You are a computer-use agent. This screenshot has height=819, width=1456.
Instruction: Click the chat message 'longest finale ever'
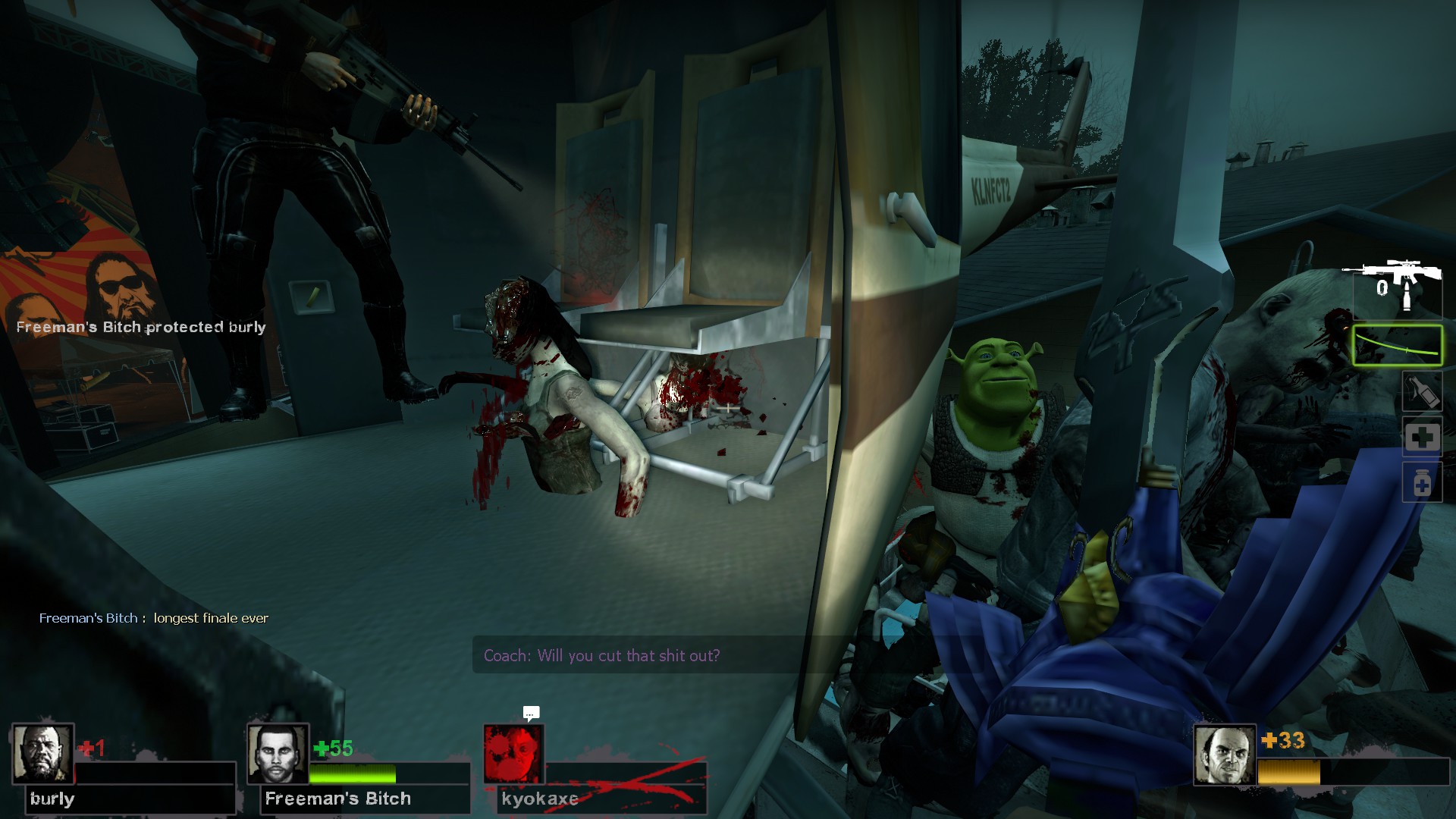click(x=211, y=618)
